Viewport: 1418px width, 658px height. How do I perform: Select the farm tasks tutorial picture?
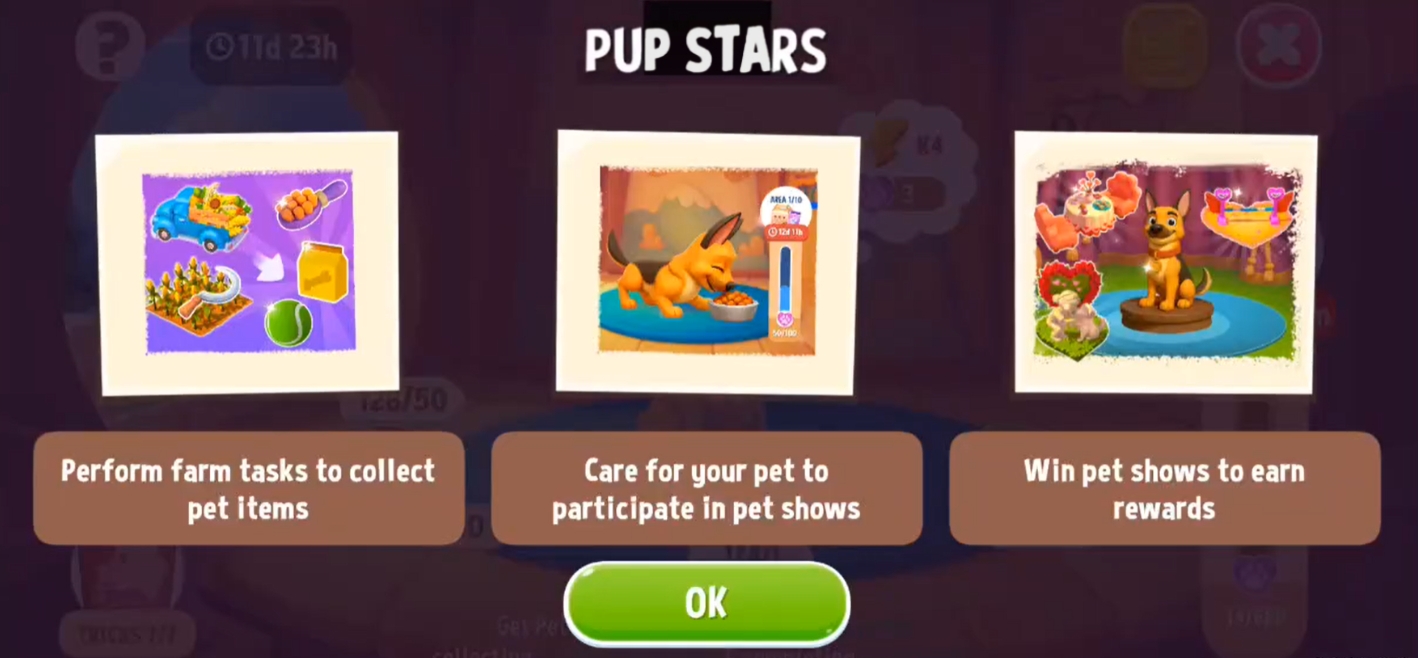tap(247, 263)
